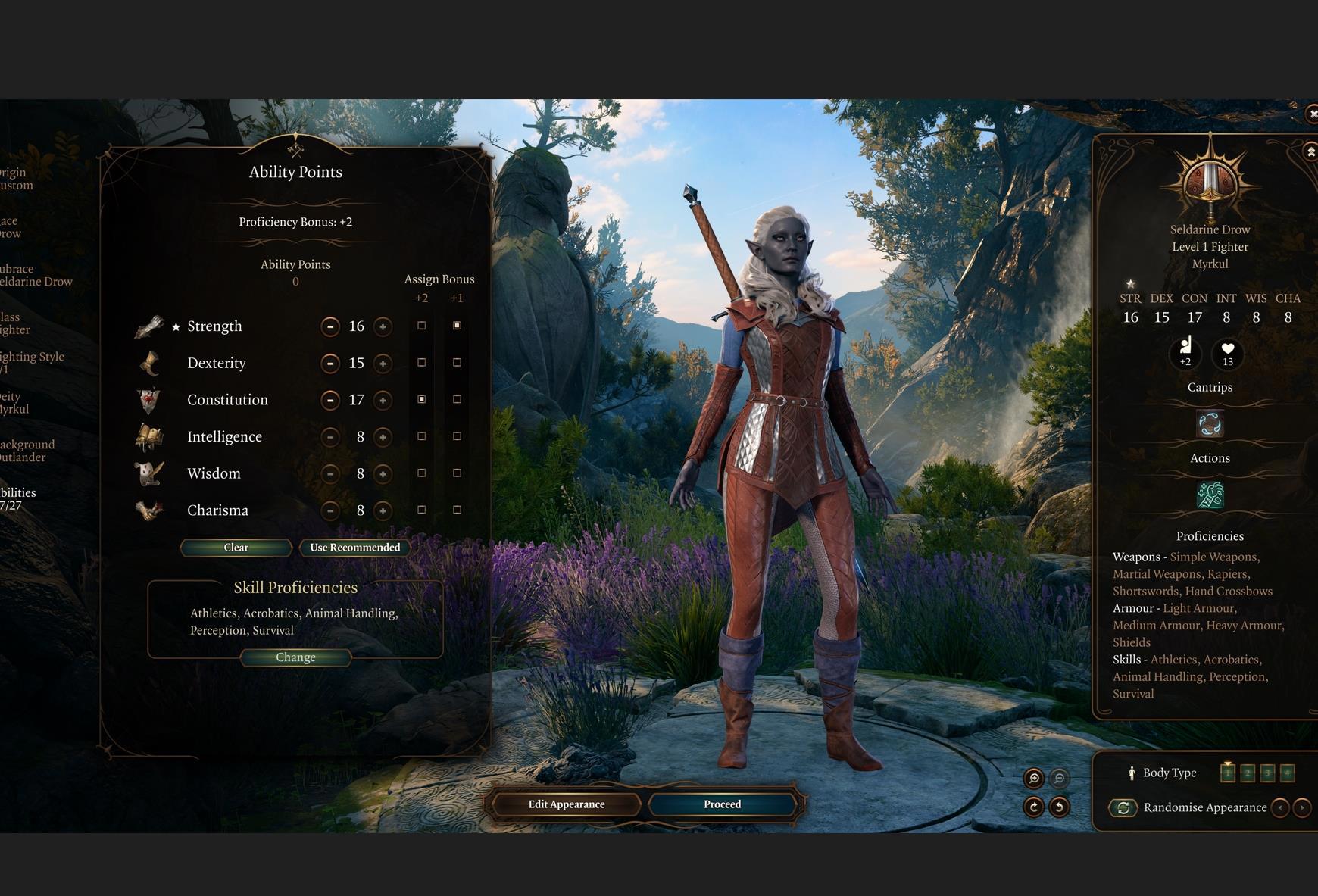Viewport: 1318px width, 896px height.
Task: Lower the Constitution score
Action: pyautogui.click(x=329, y=400)
